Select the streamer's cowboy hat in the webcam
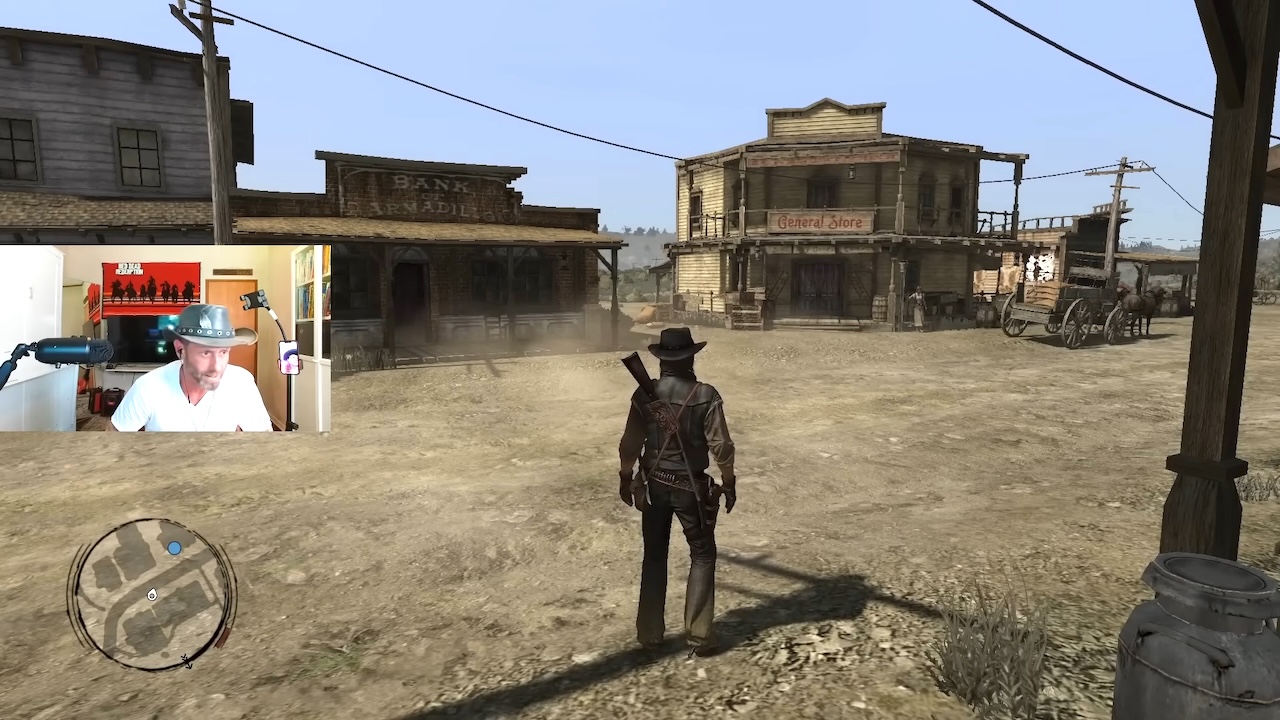 pos(208,323)
